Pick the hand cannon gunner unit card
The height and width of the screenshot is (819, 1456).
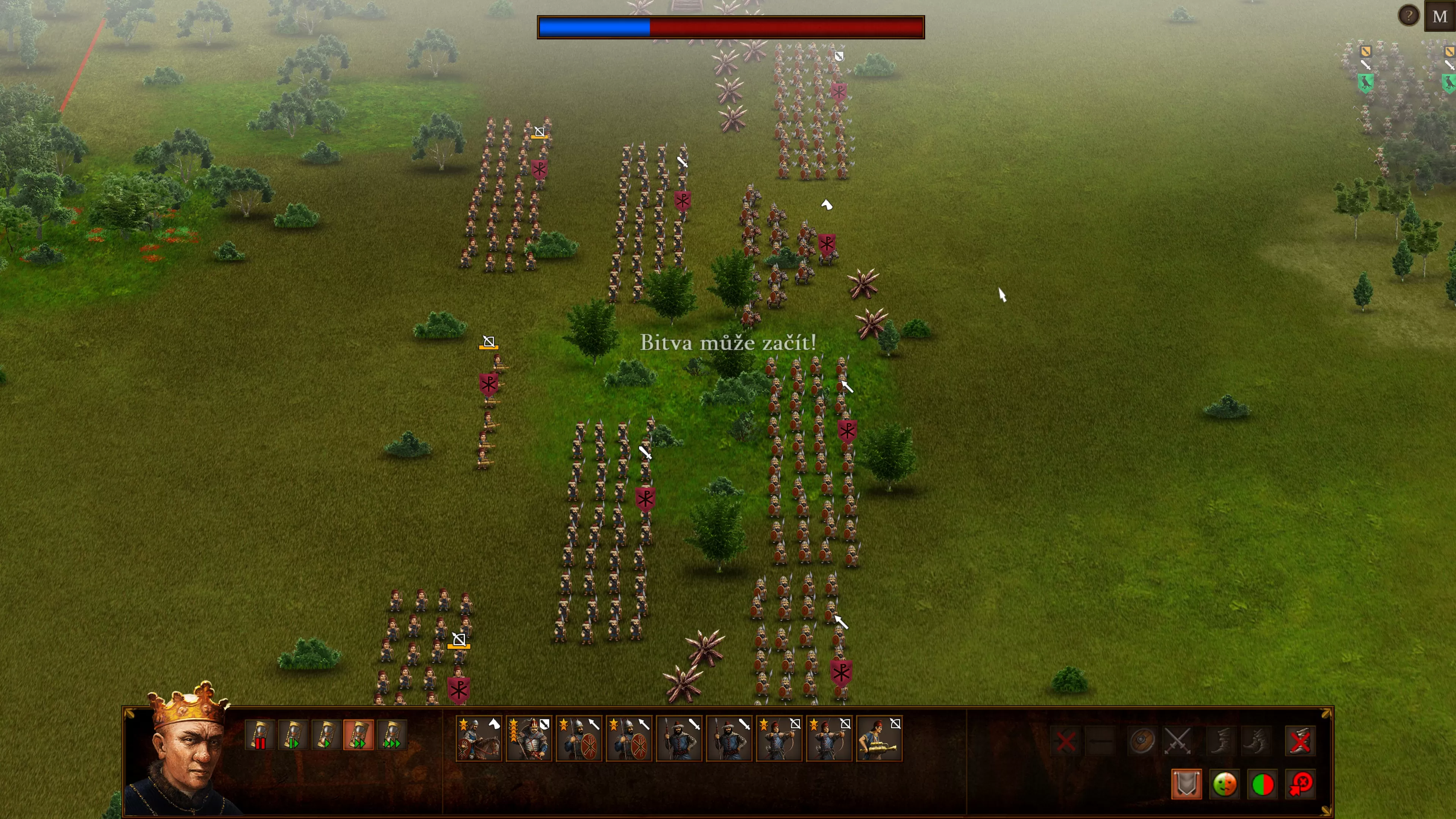(x=879, y=739)
